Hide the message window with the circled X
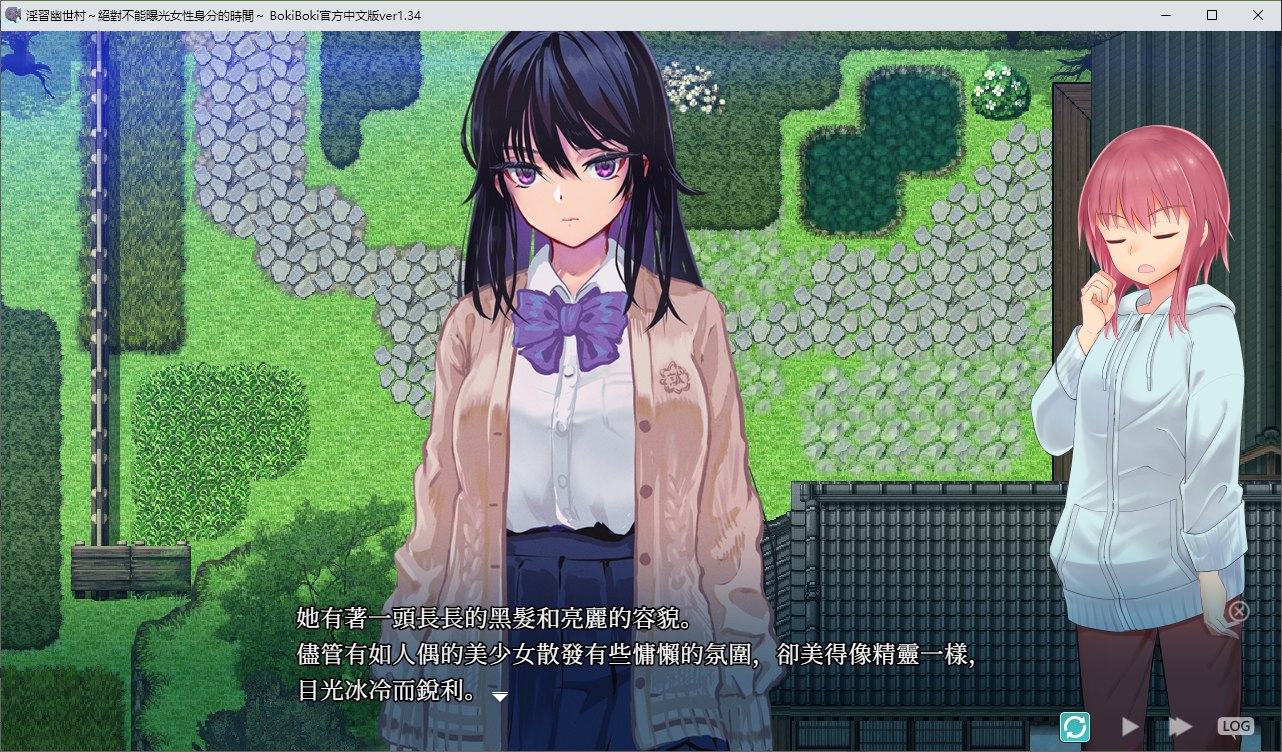 click(x=1238, y=611)
